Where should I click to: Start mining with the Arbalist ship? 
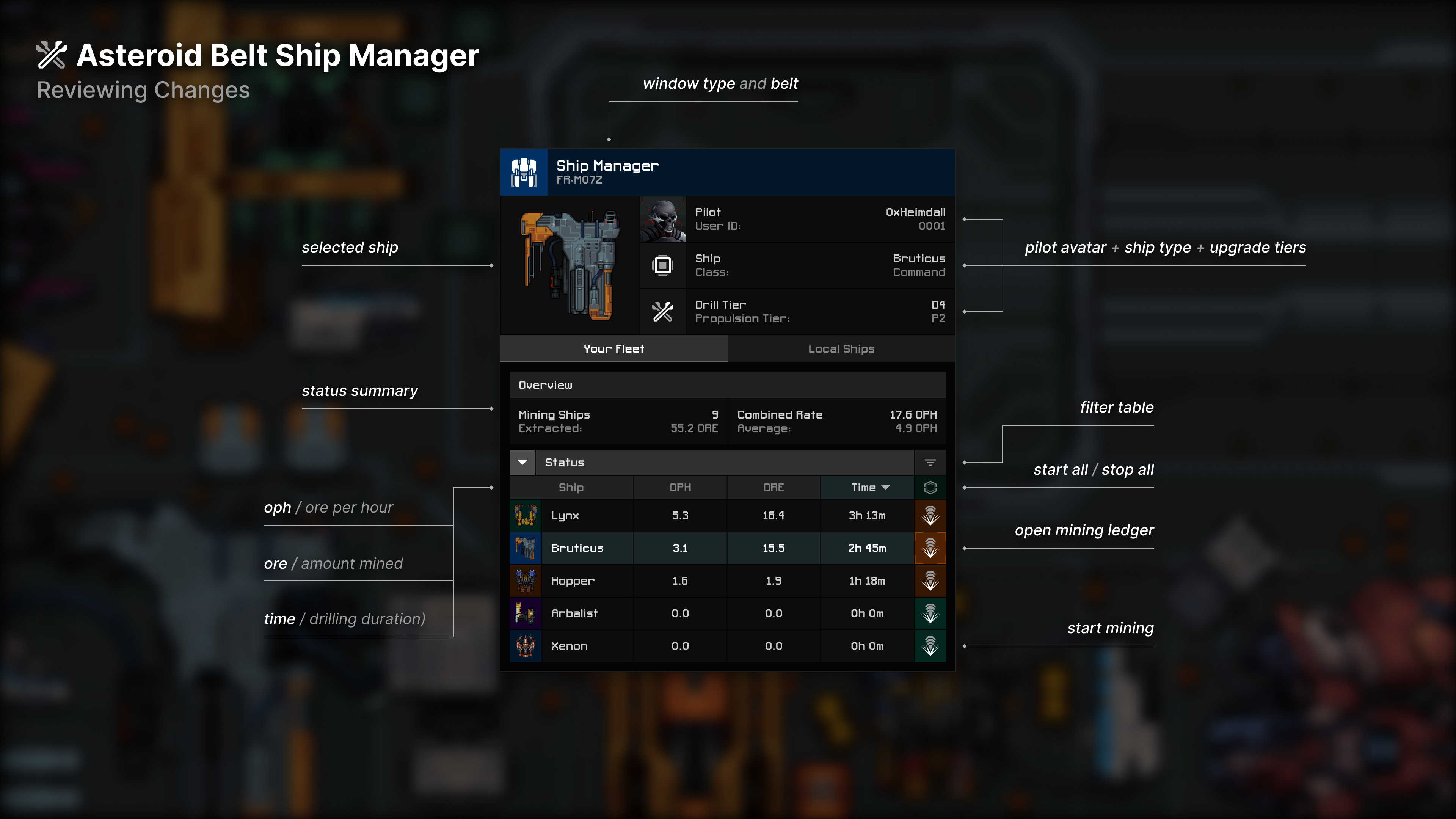pos(930,613)
